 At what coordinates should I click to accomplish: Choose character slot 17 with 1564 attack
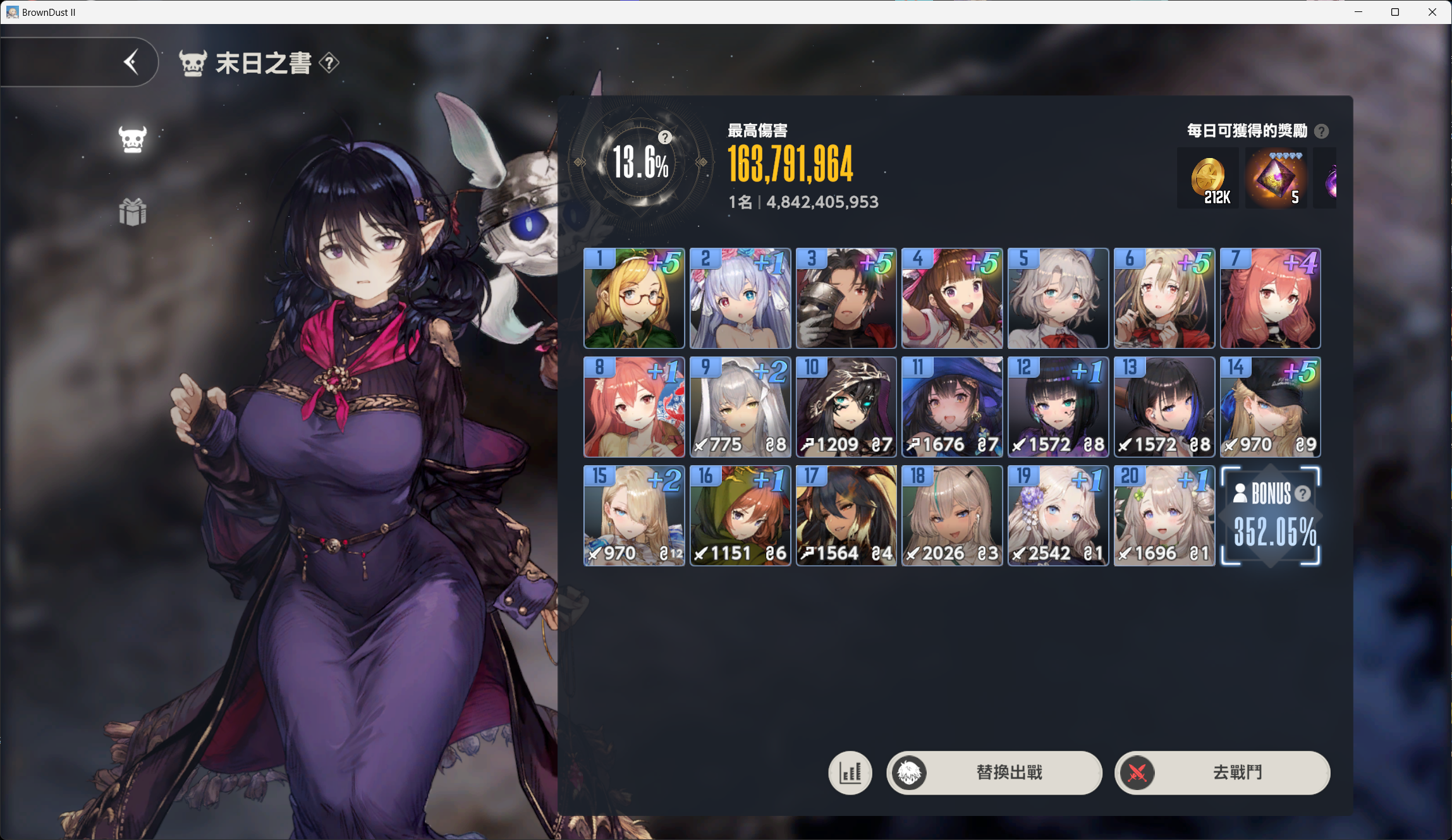tap(846, 516)
